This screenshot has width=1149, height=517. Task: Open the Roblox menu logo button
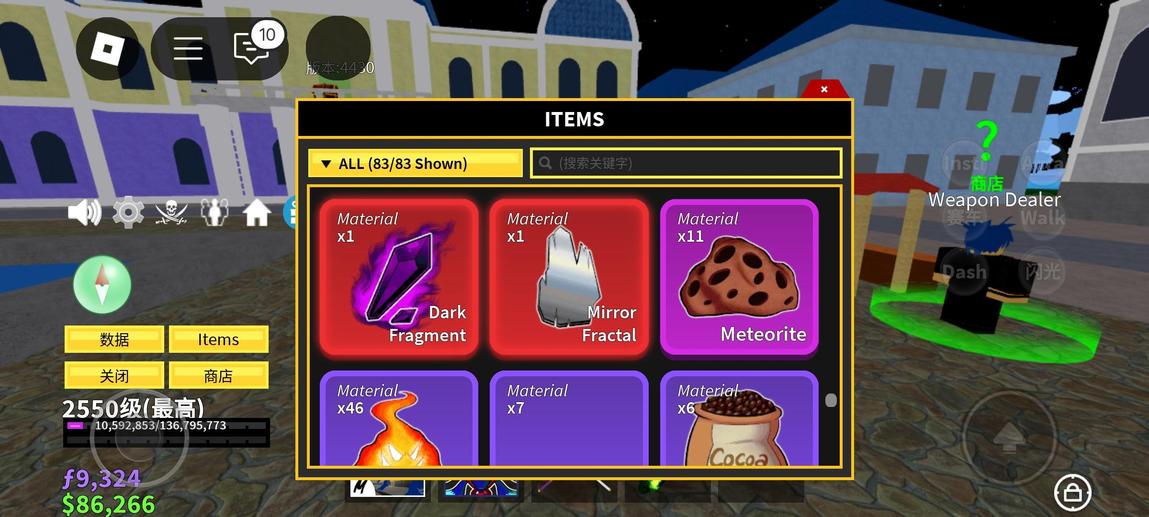tap(107, 48)
